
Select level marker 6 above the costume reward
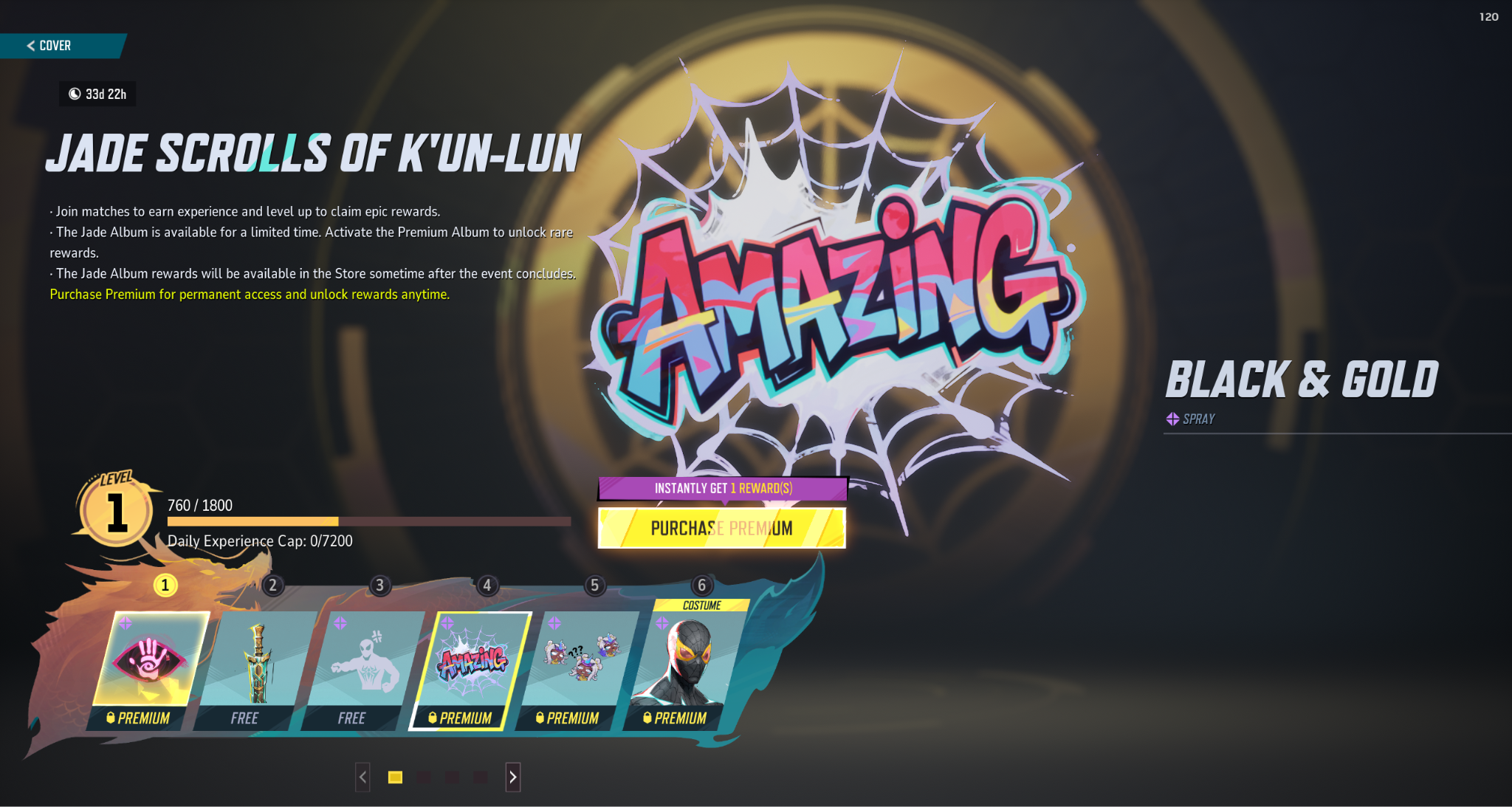[x=701, y=587]
